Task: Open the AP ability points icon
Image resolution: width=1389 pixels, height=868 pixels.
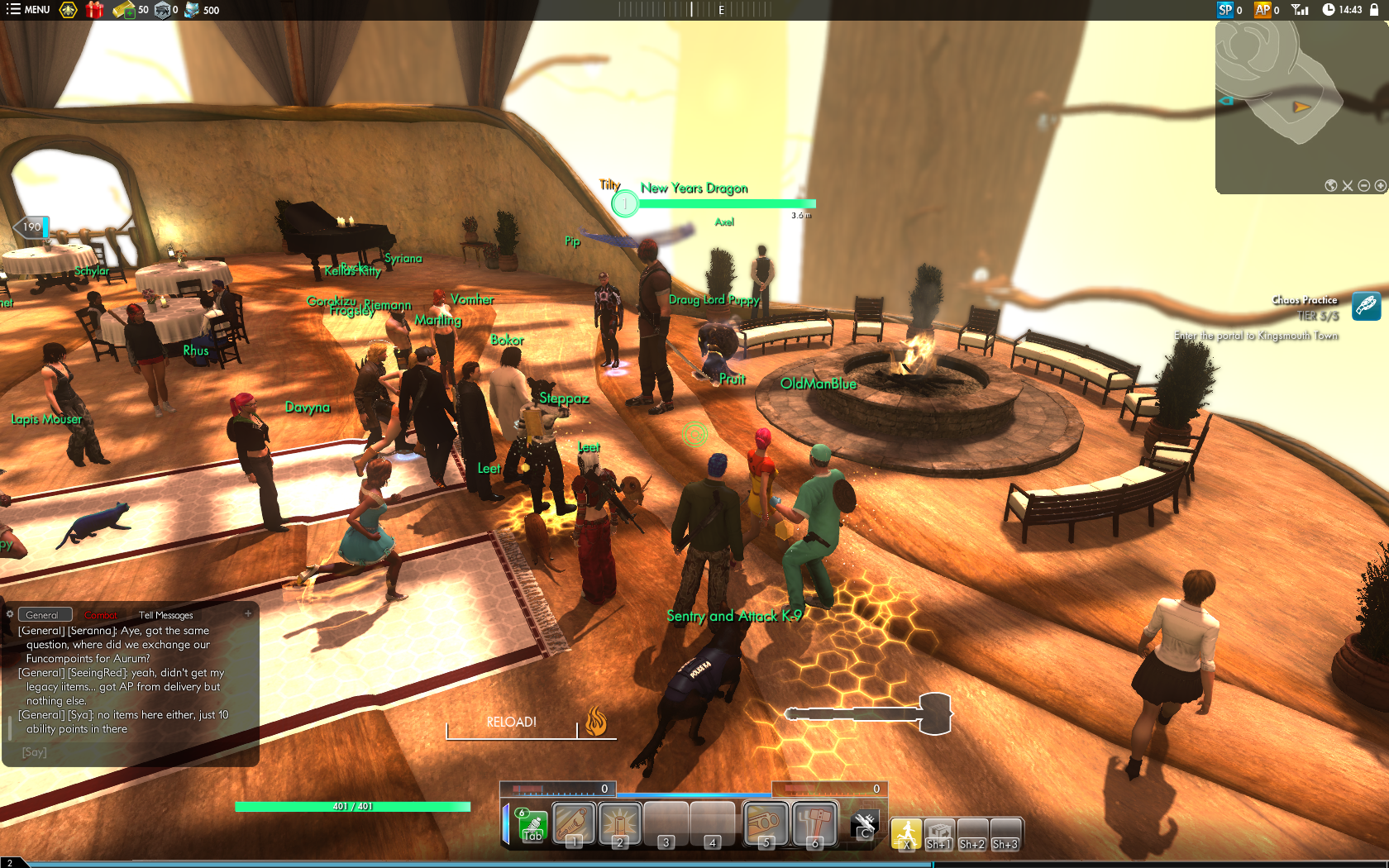Action: pos(1263,10)
